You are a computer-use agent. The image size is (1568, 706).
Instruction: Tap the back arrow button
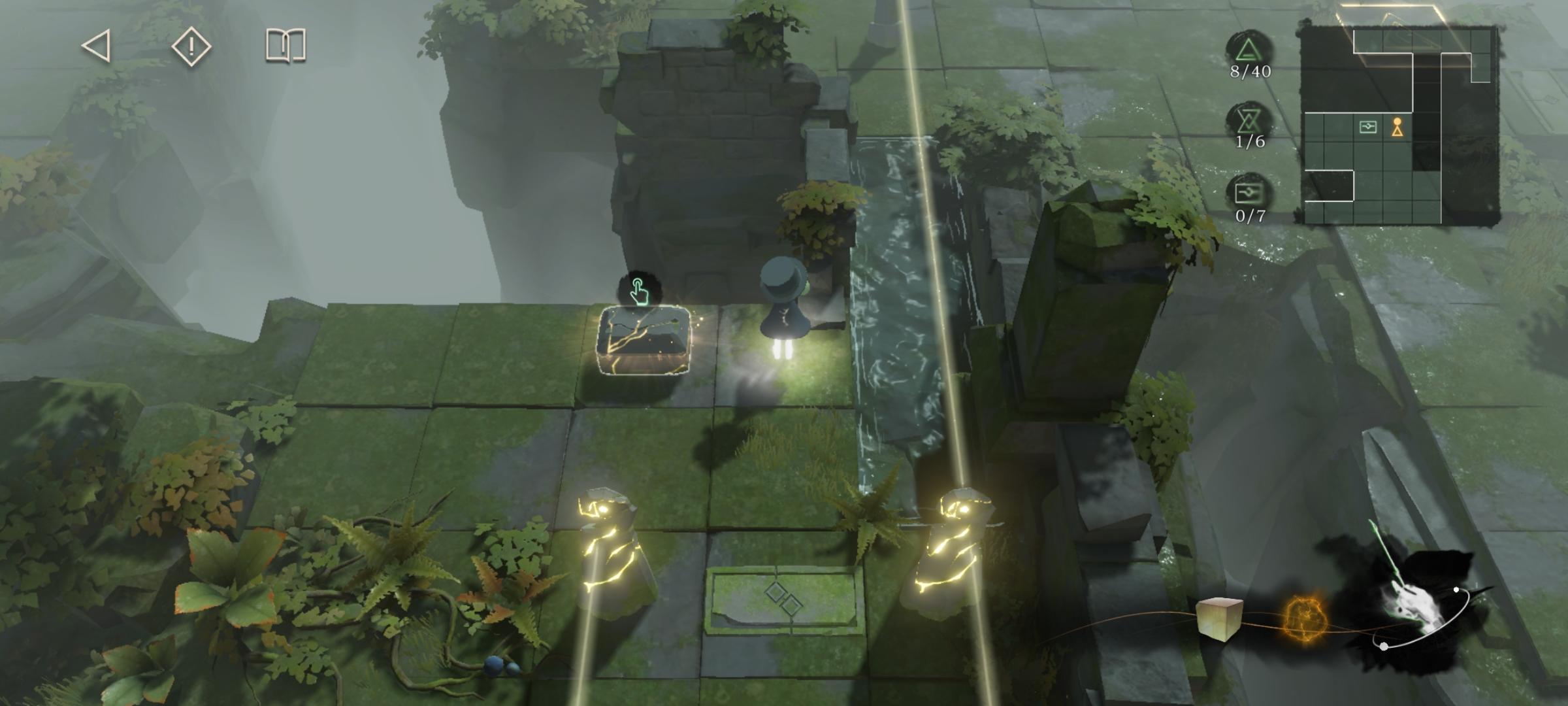[96, 46]
